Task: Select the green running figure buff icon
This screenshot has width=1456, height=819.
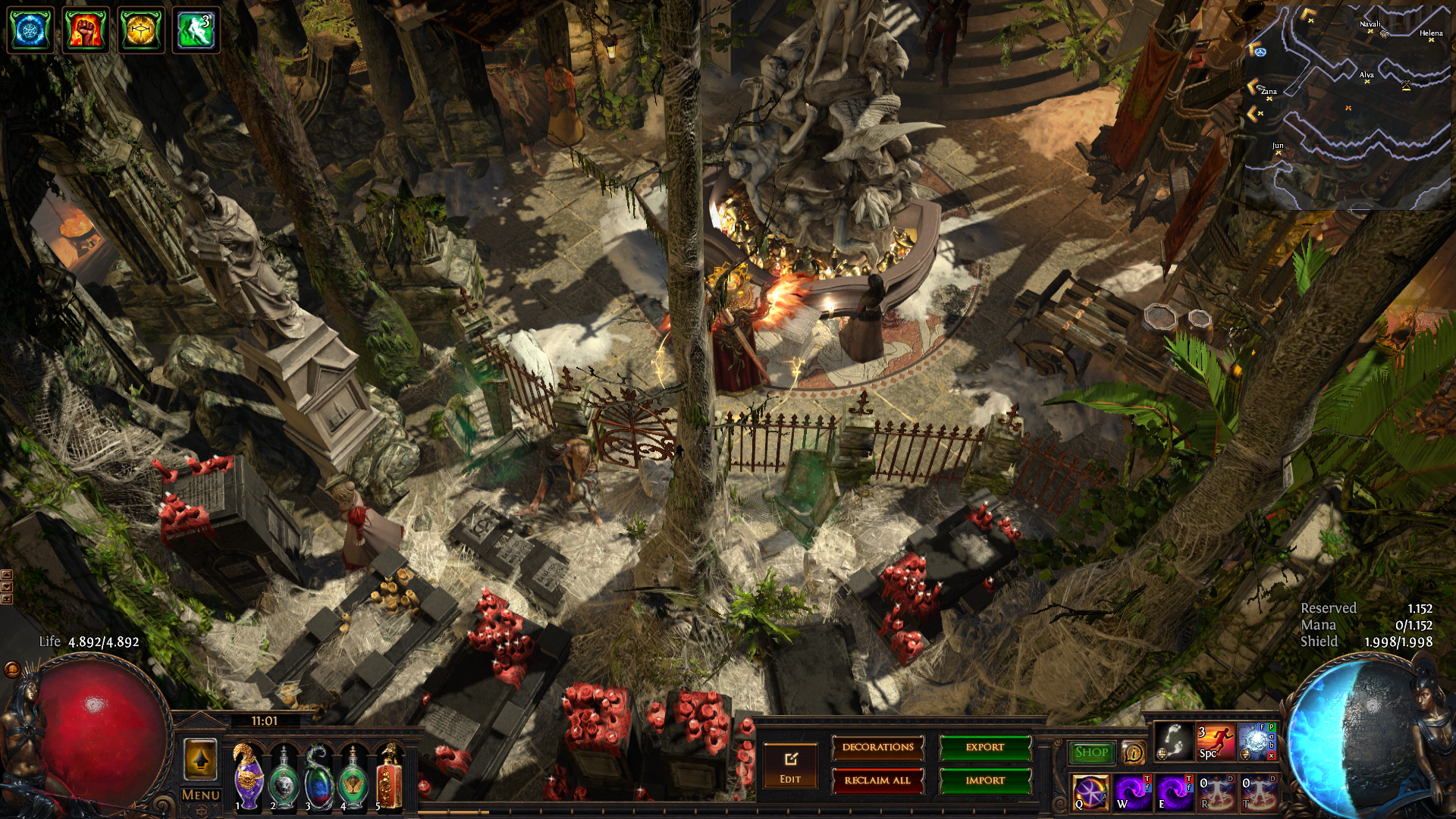Action: coord(196,30)
